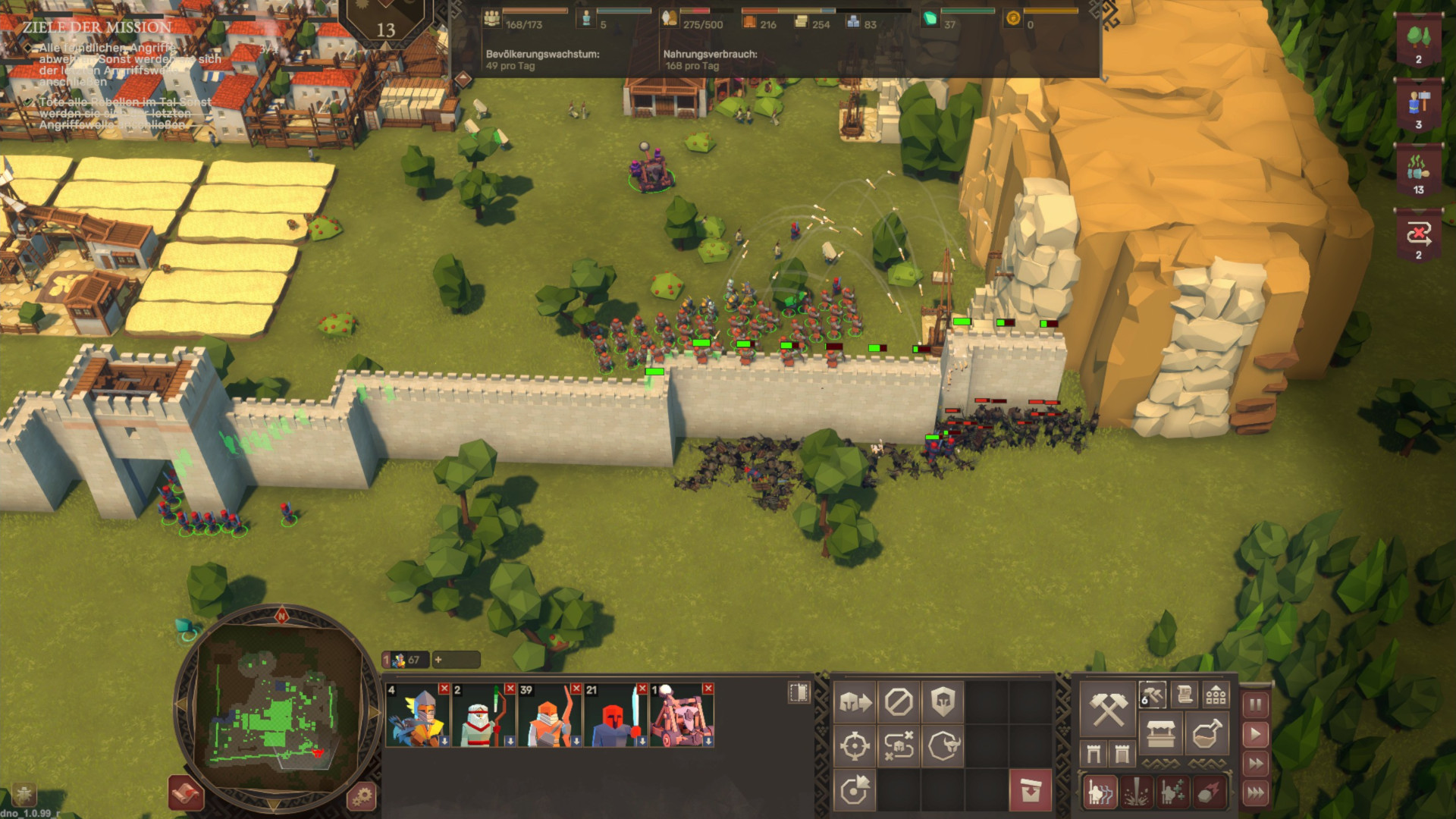The width and height of the screenshot is (1456, 819).
Task: Open the potion flask menu
Action: pyautogui.click(x=1207, y=734)
